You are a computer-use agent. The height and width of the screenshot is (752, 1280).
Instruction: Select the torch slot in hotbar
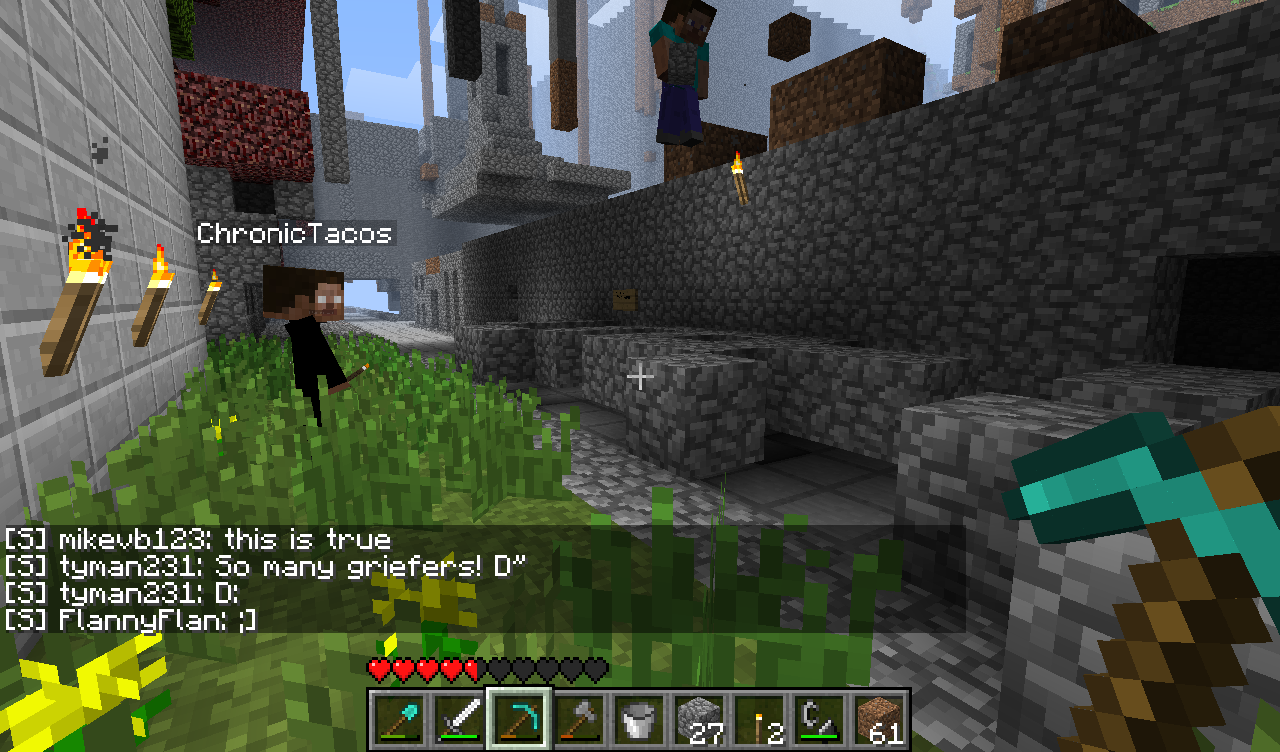point(759,719)
